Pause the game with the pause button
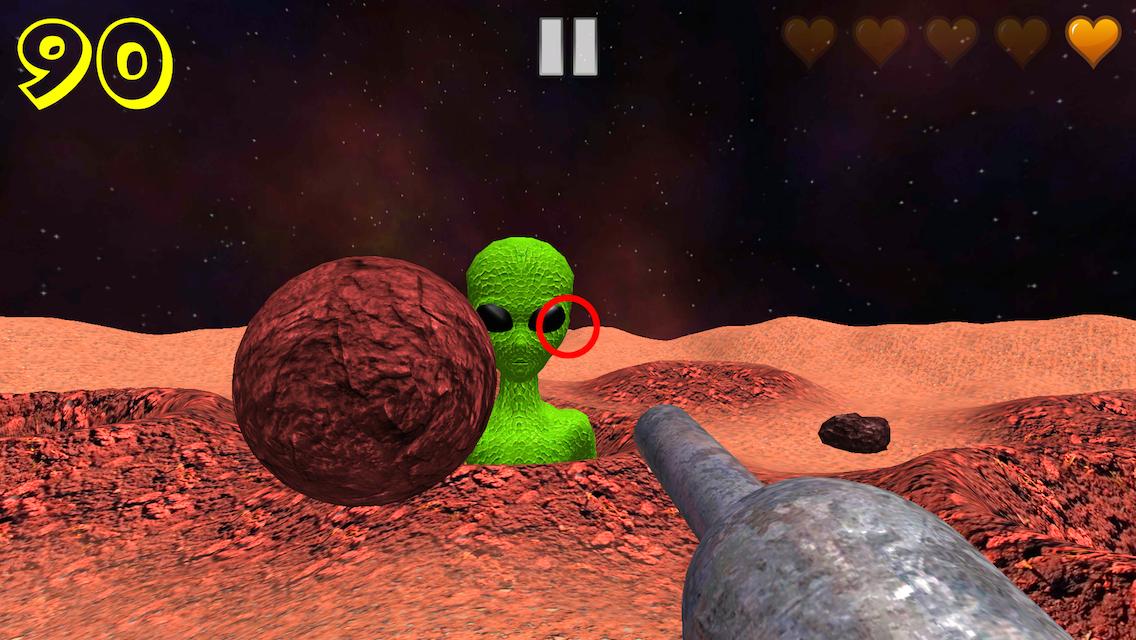1136x640 pixels. click(568, 47)
